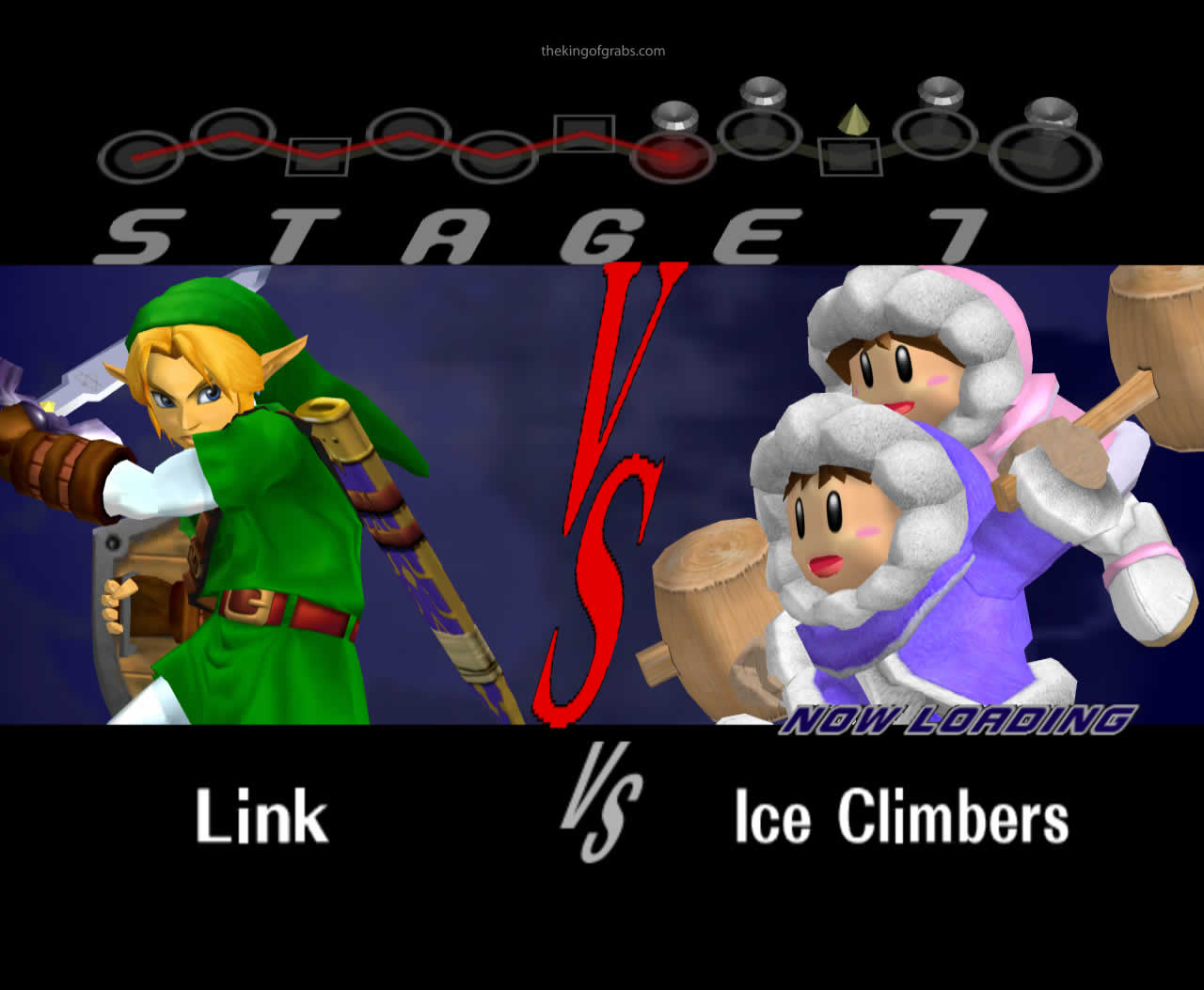Viewport: 1204px width, 990px height.
Task: Click the first stage circle on the progress map
Action: click(137, 155)
